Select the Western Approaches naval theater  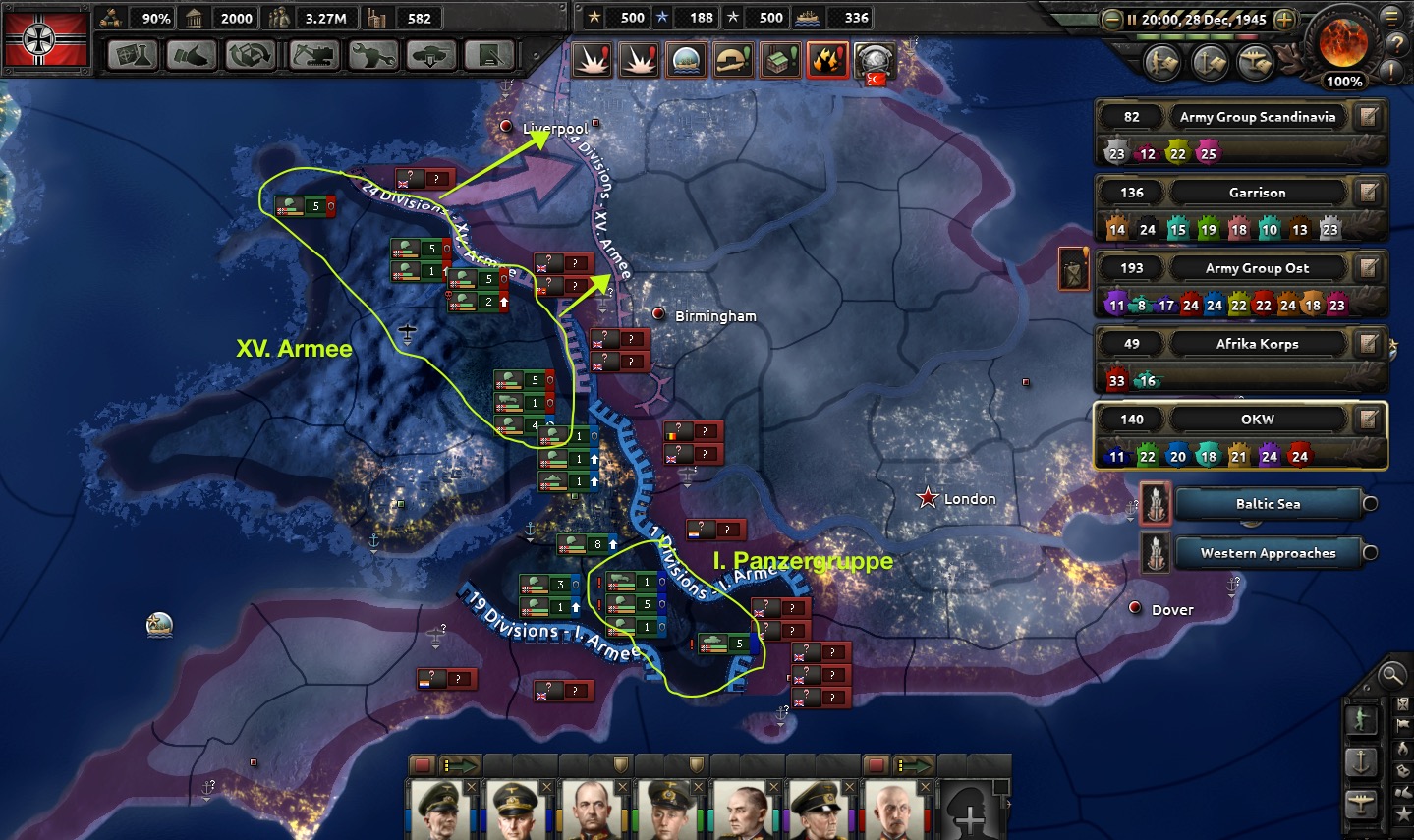[x=1268, y=553]
